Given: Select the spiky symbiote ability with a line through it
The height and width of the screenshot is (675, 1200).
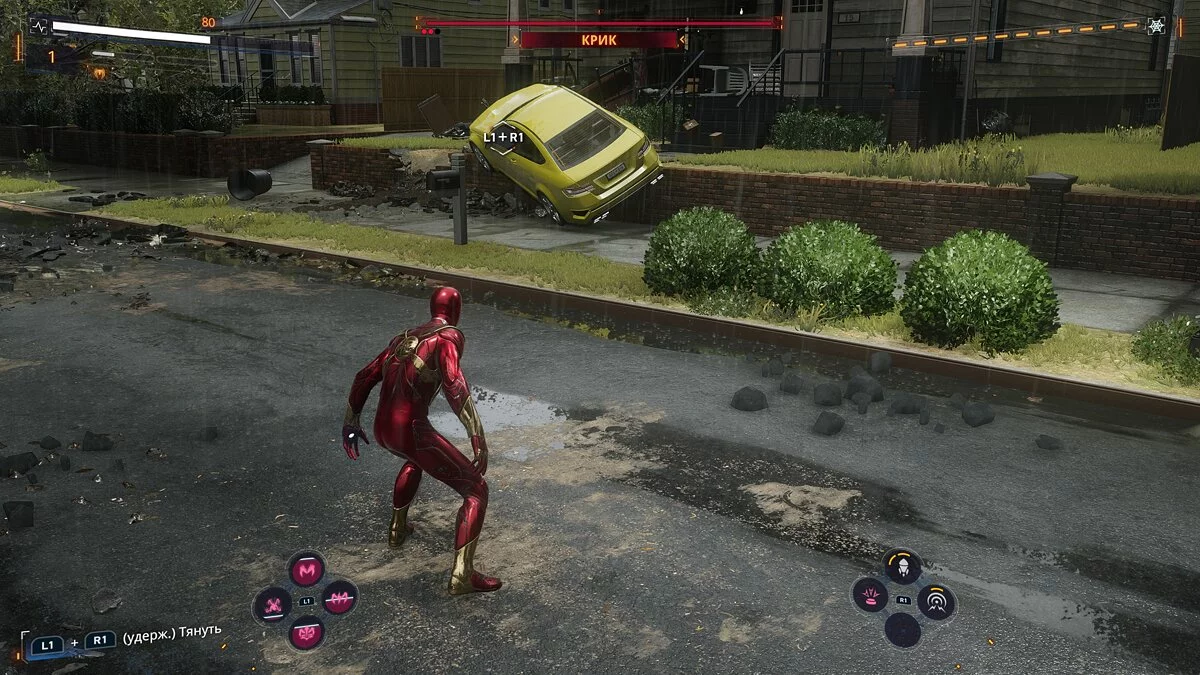Looking at the screenshot, I should (x=340, y=598).
